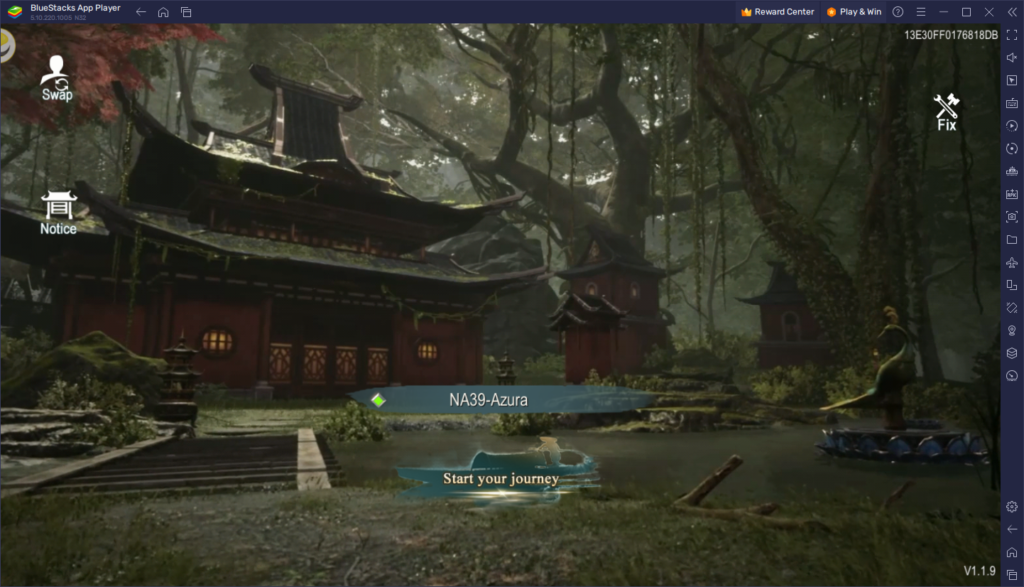Select the NA39-Azura server
This screenshot has width=1024, height=587.
[488, 400]
